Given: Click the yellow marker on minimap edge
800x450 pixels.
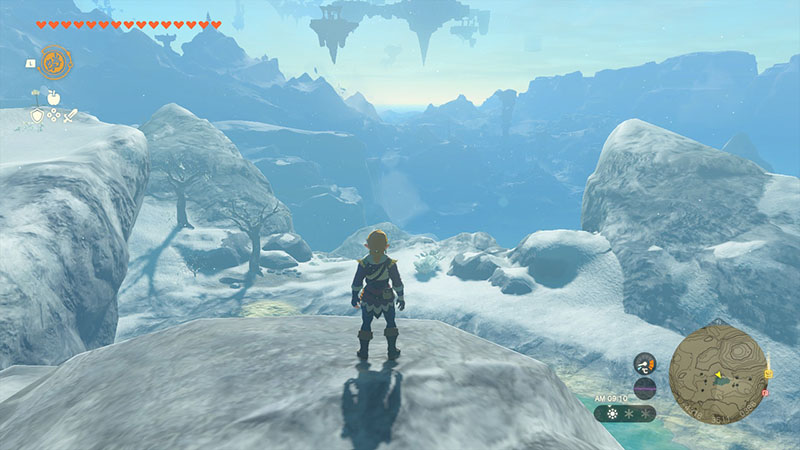Looking at the screenshot, I should [767, 372].
